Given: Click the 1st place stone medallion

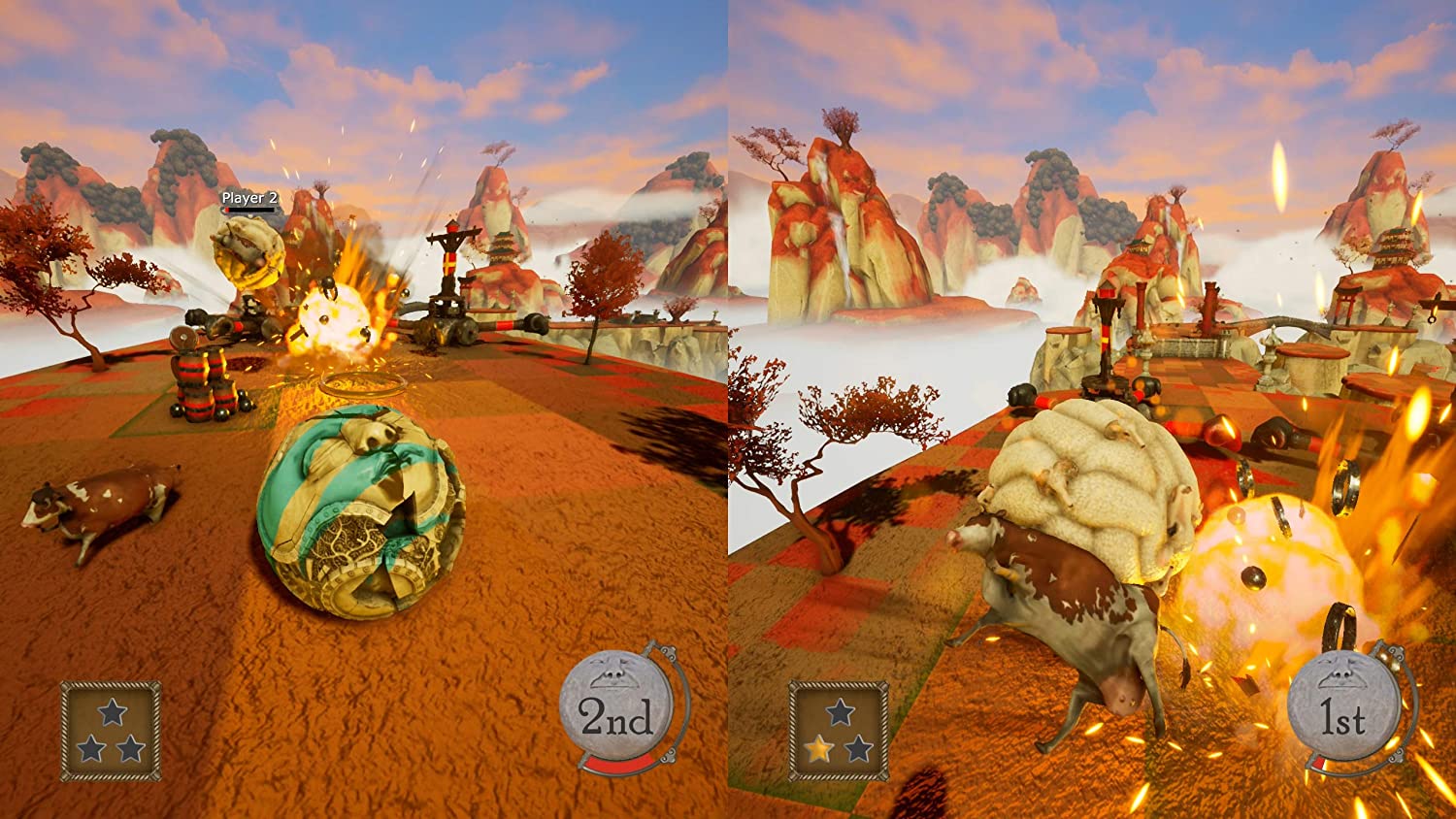Looking at the screenshot, I should point(1343,714).
